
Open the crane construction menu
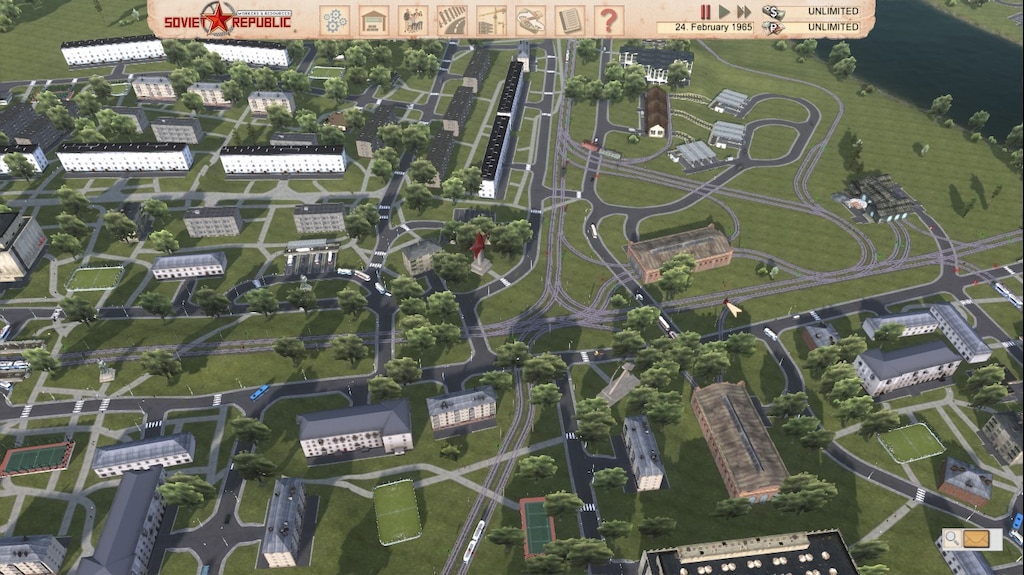pos(491,20)
